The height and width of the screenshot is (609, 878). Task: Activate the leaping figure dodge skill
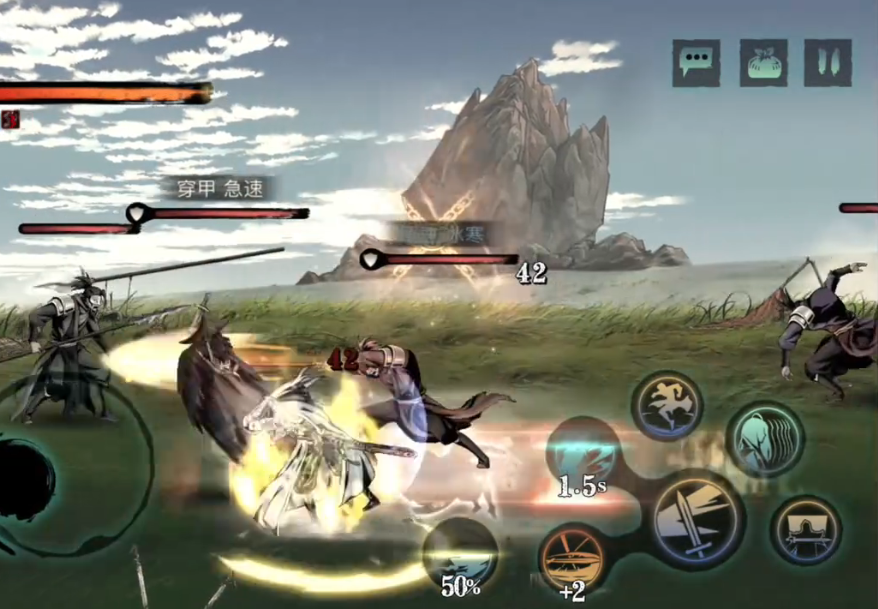(667, 407)
